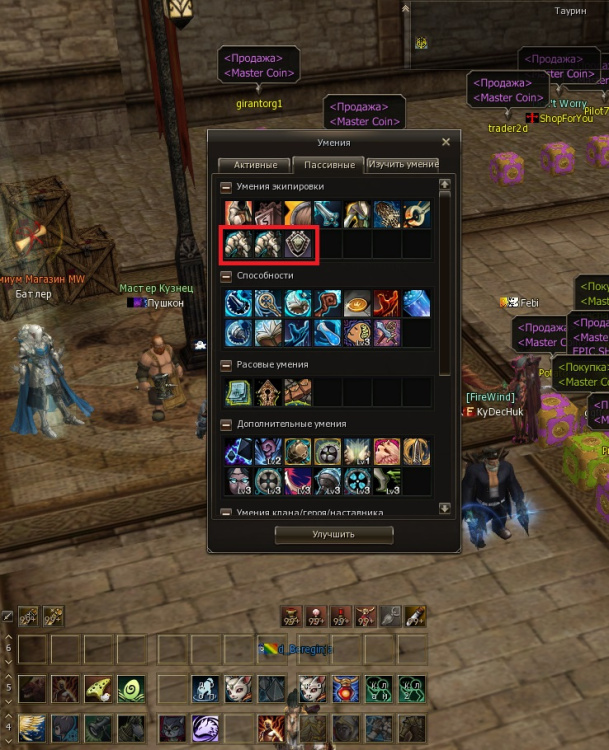This screenshot has width=609, height=750.
Task: Click the skill list scroll-down arrow
Action: click(x=445, y=509)
